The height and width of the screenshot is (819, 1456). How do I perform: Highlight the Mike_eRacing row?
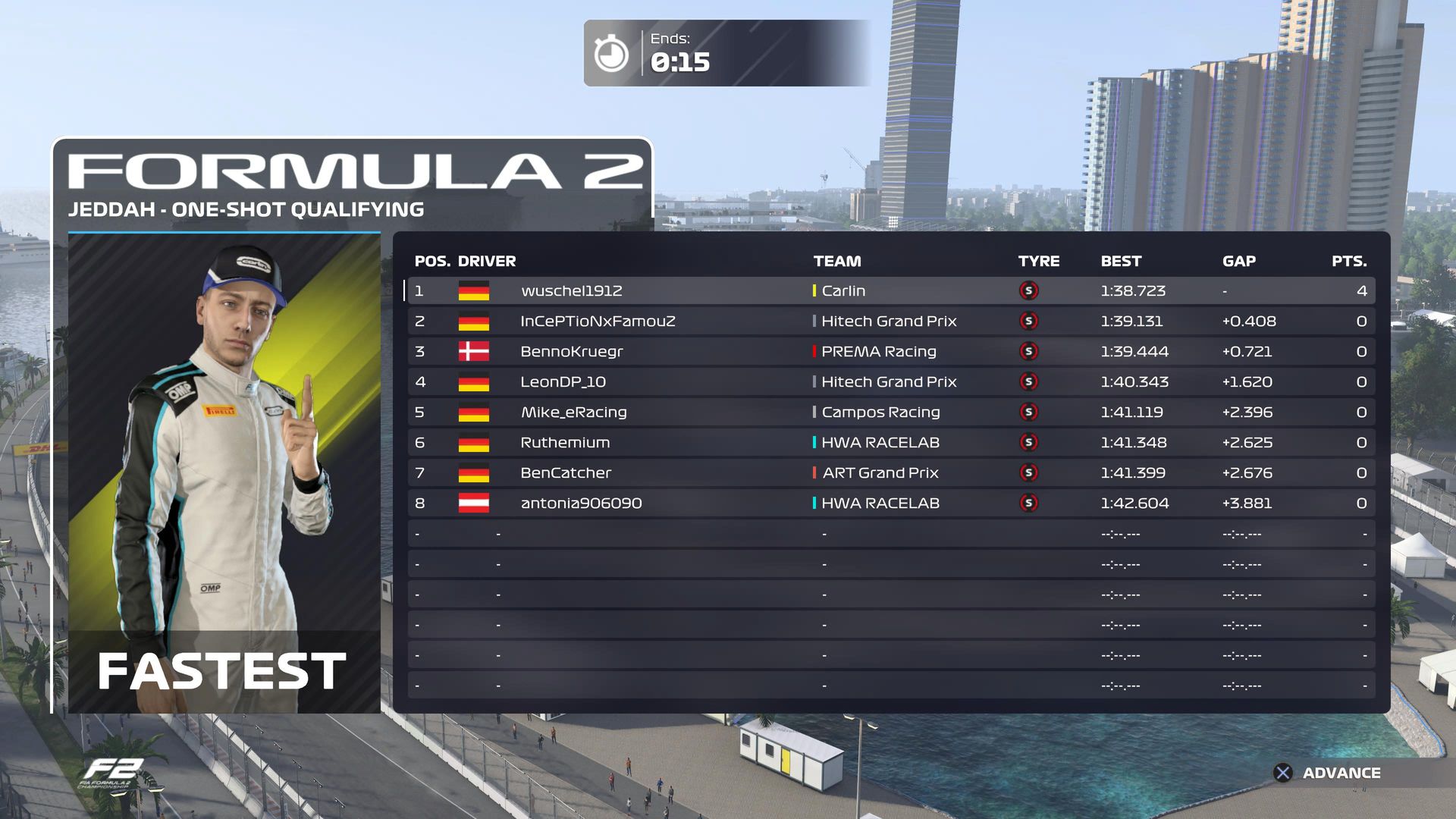coord(890,413)
